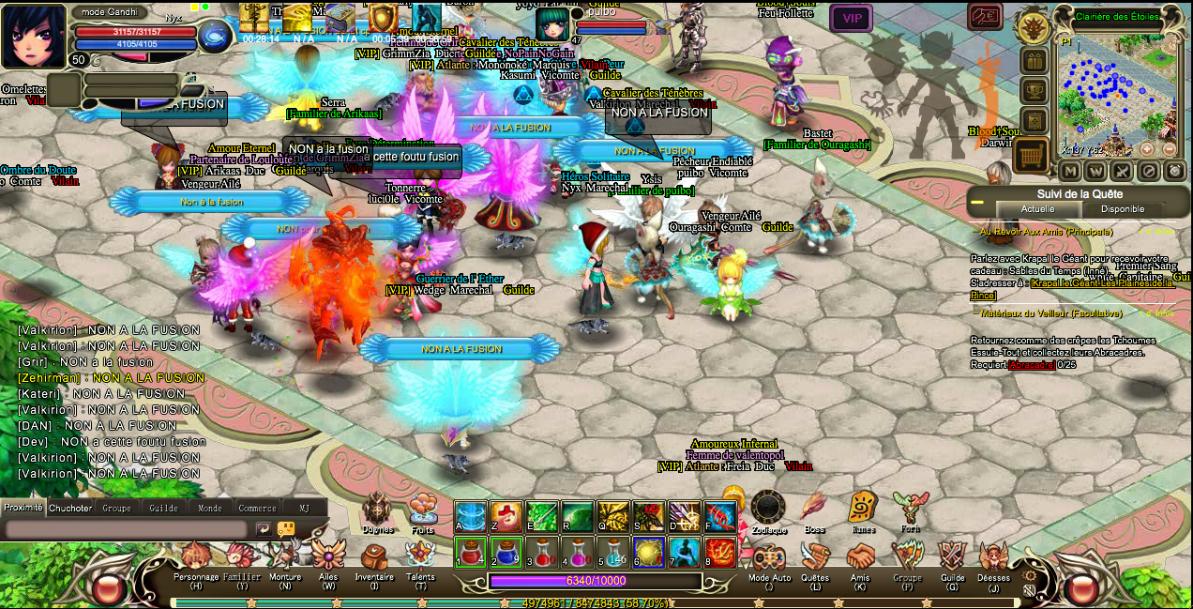Switch chat to the Guilde tab
The image size is (1193, 609).
point(163,508)
